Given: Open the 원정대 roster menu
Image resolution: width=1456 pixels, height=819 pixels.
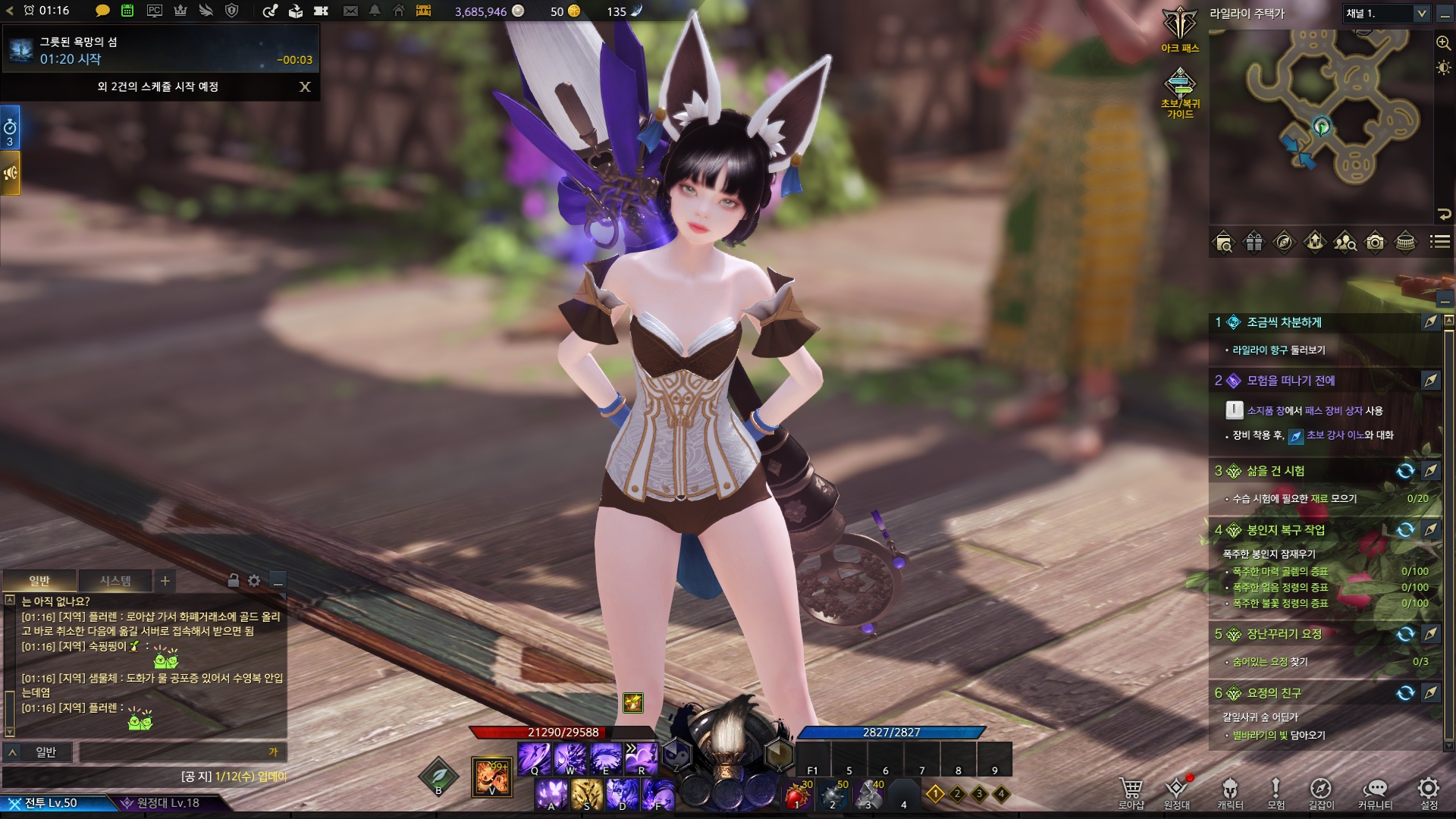Looking at the screenshot, I should (1176, 792).
